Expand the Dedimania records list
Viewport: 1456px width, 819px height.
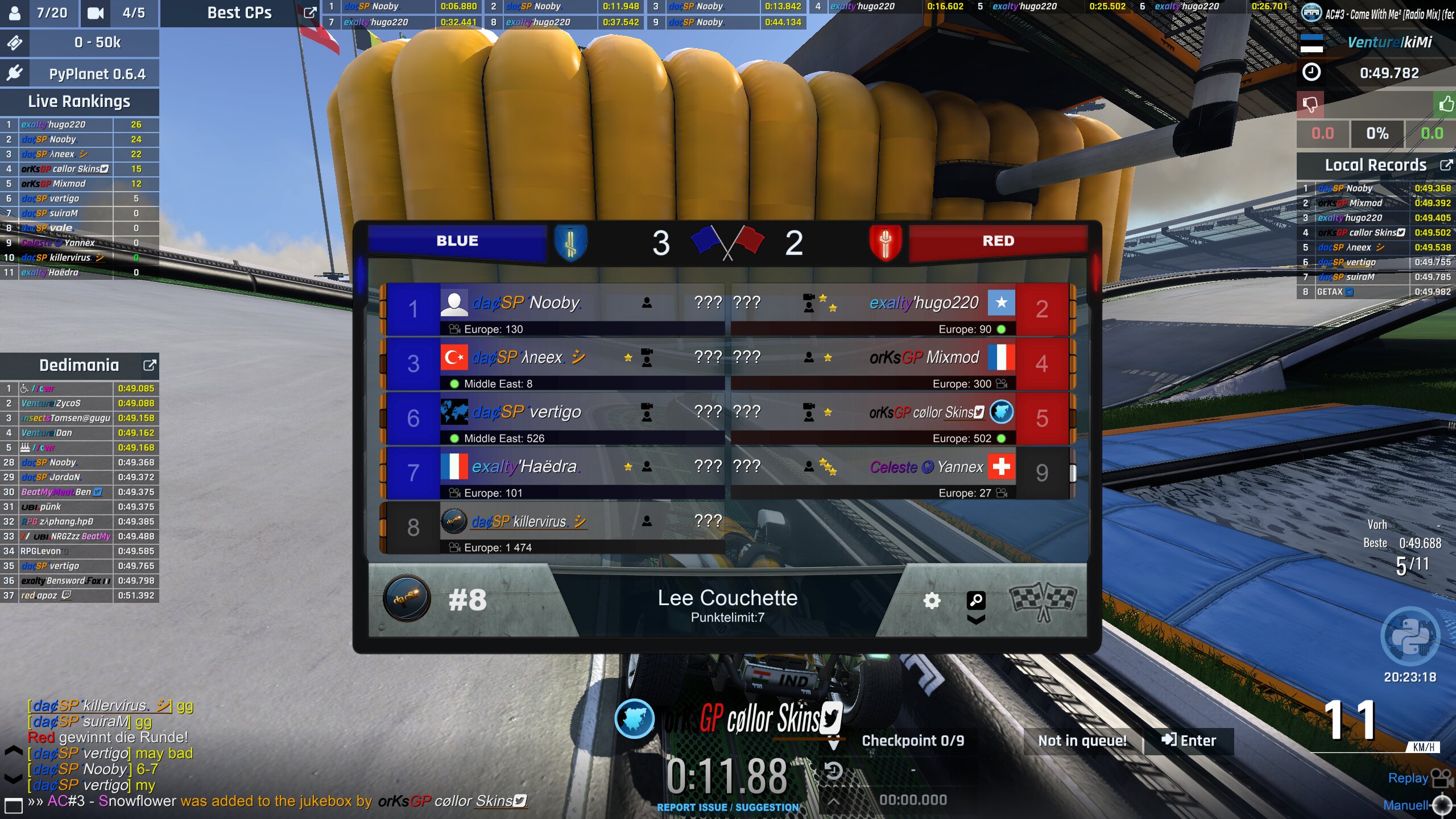coord(150,365)
